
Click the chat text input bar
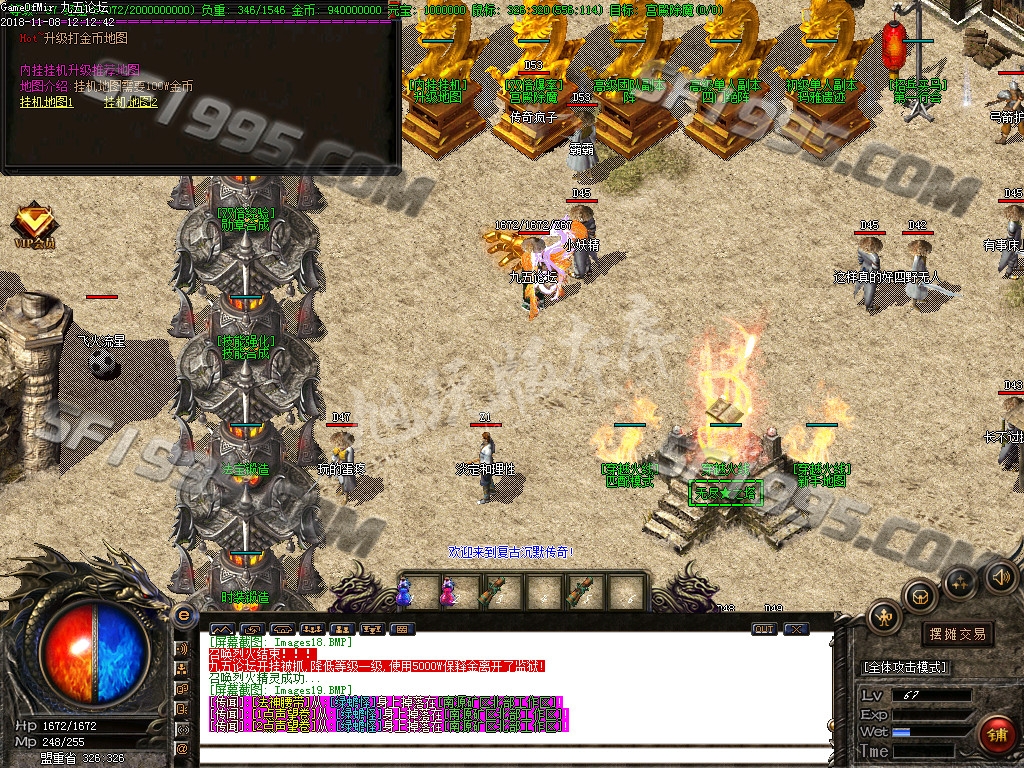[515, 754]
